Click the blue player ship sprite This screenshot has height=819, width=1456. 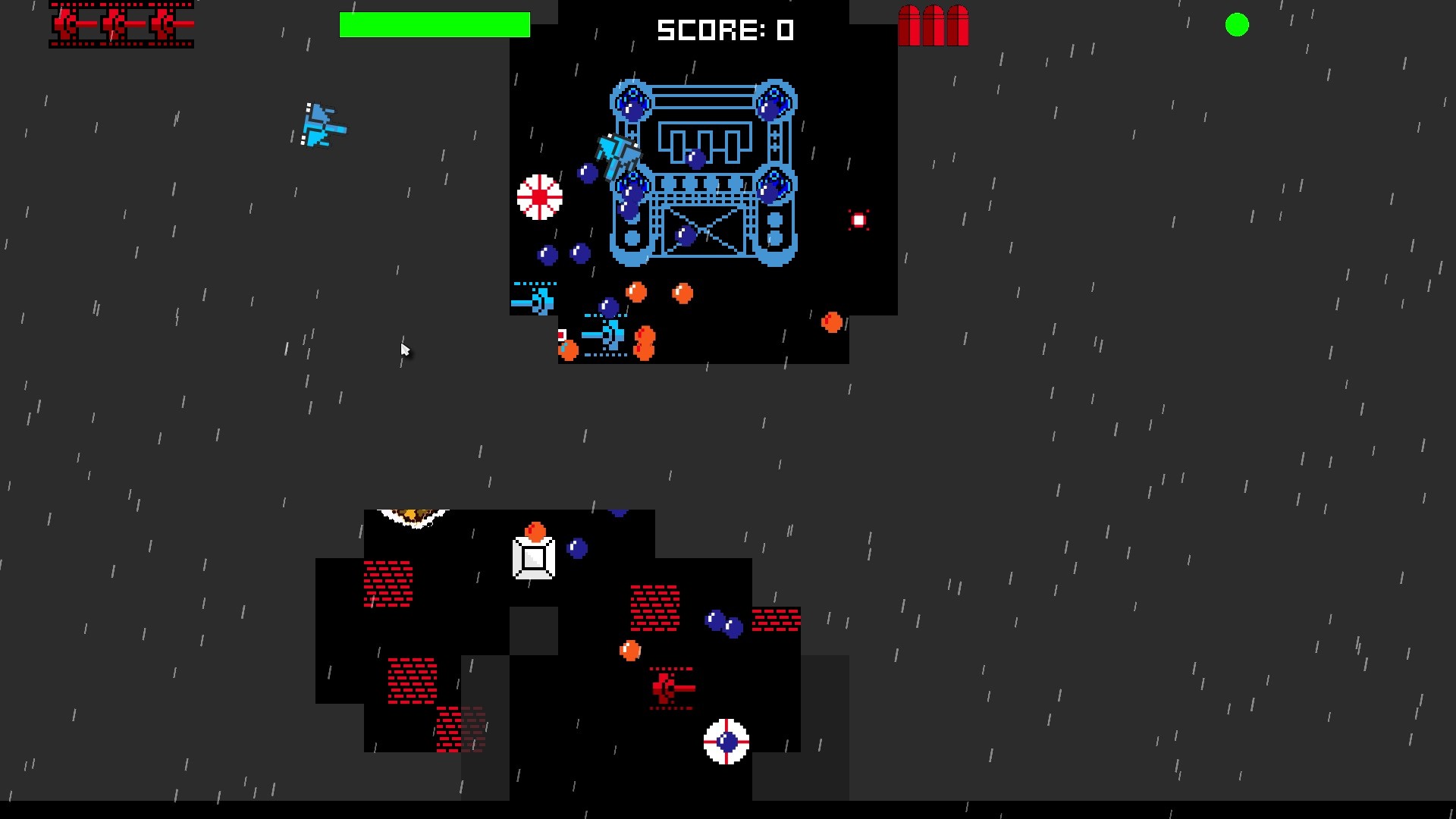coord(318,125)
